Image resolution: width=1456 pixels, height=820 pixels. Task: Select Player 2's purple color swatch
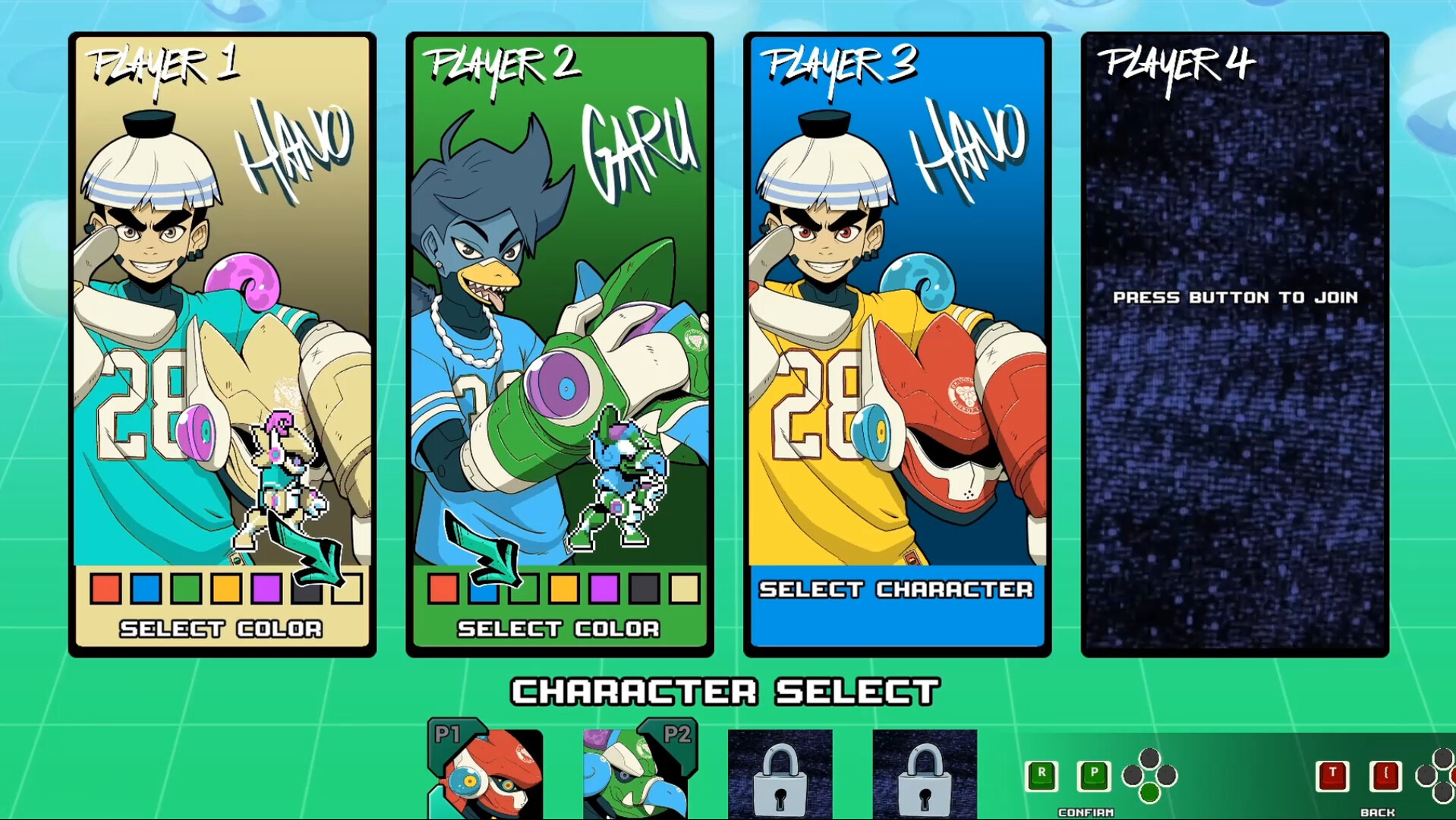[604, 589]
